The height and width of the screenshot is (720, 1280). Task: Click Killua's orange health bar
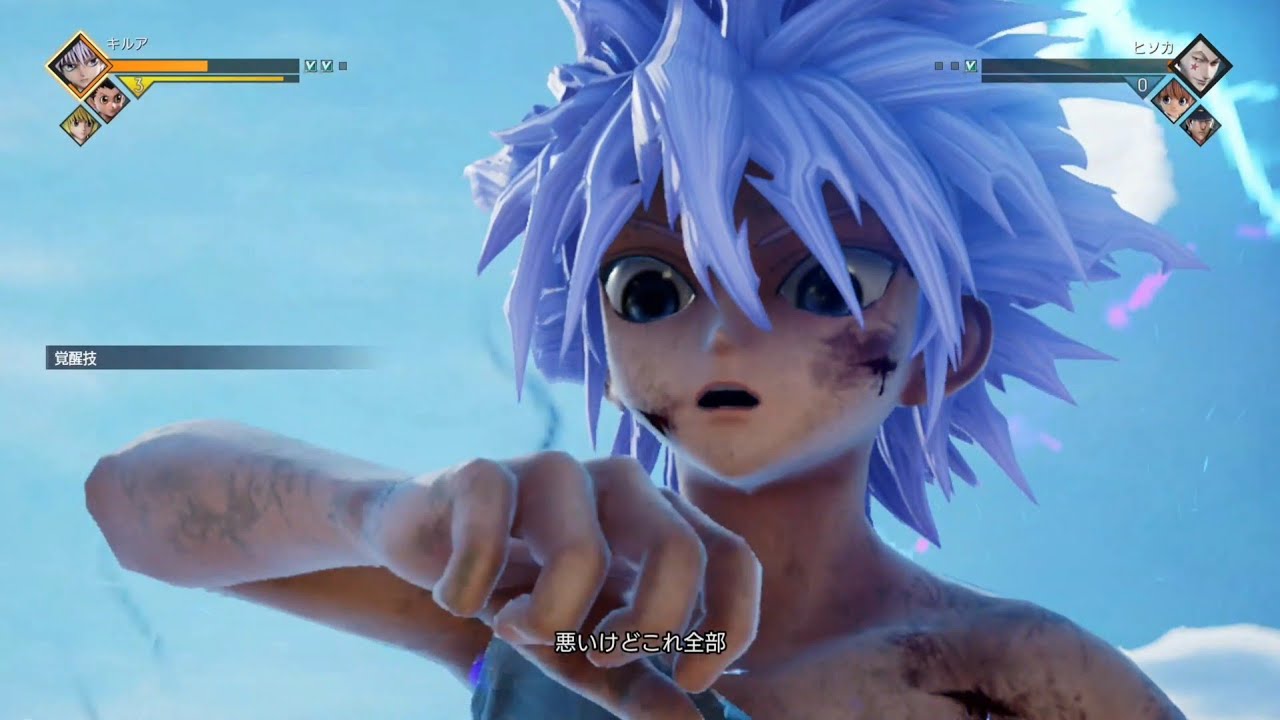coord(158,65)
